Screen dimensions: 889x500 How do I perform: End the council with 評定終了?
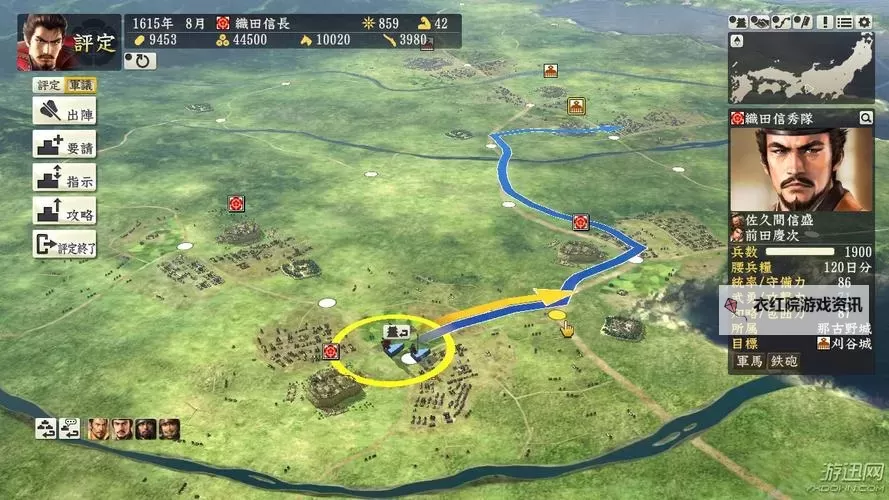click(x=64, y=243)
